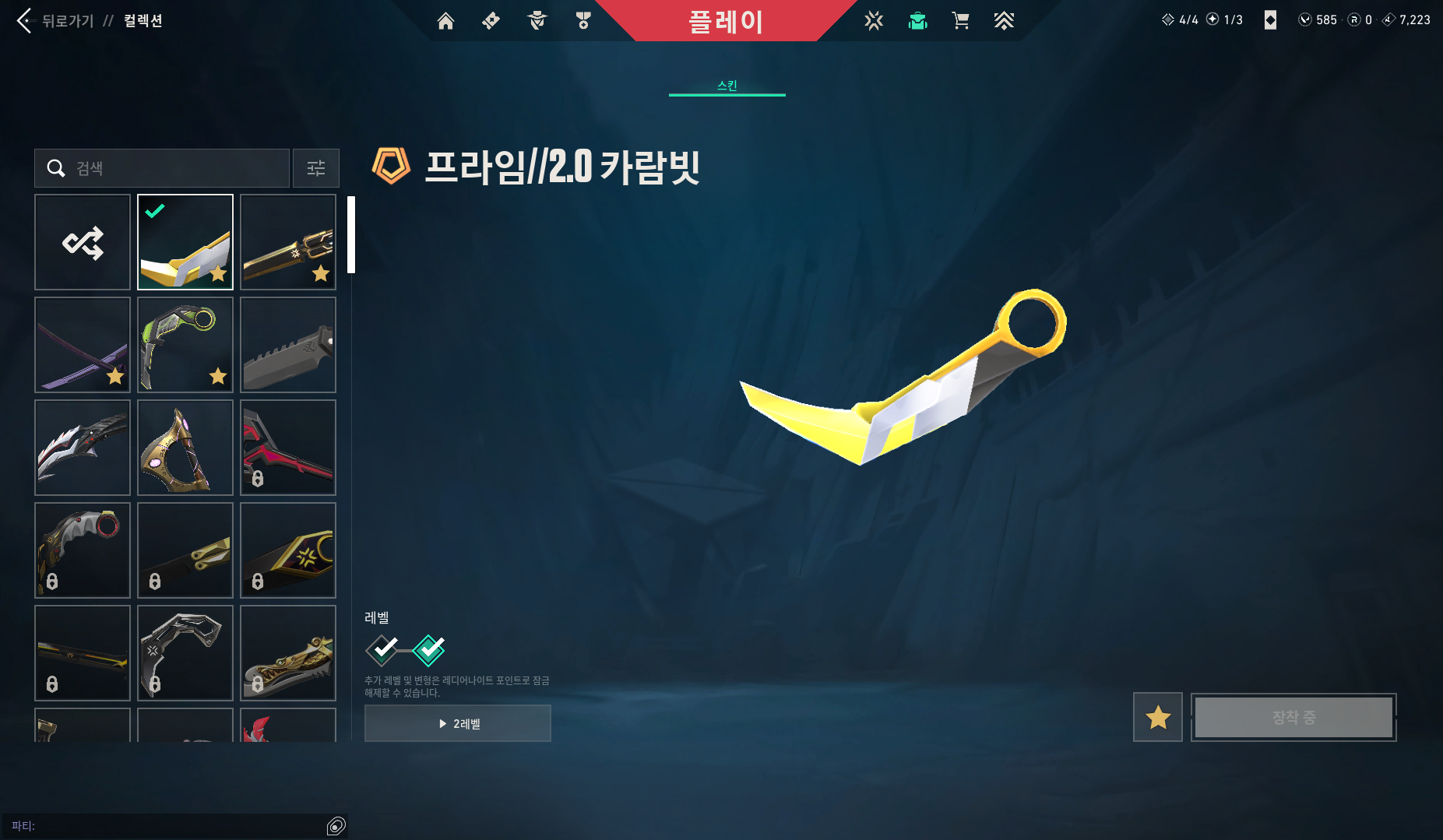This screenshot has width=1443, height=840.
Task: Click the search magnifier in the skin list
Action: [x=55, y=167]
